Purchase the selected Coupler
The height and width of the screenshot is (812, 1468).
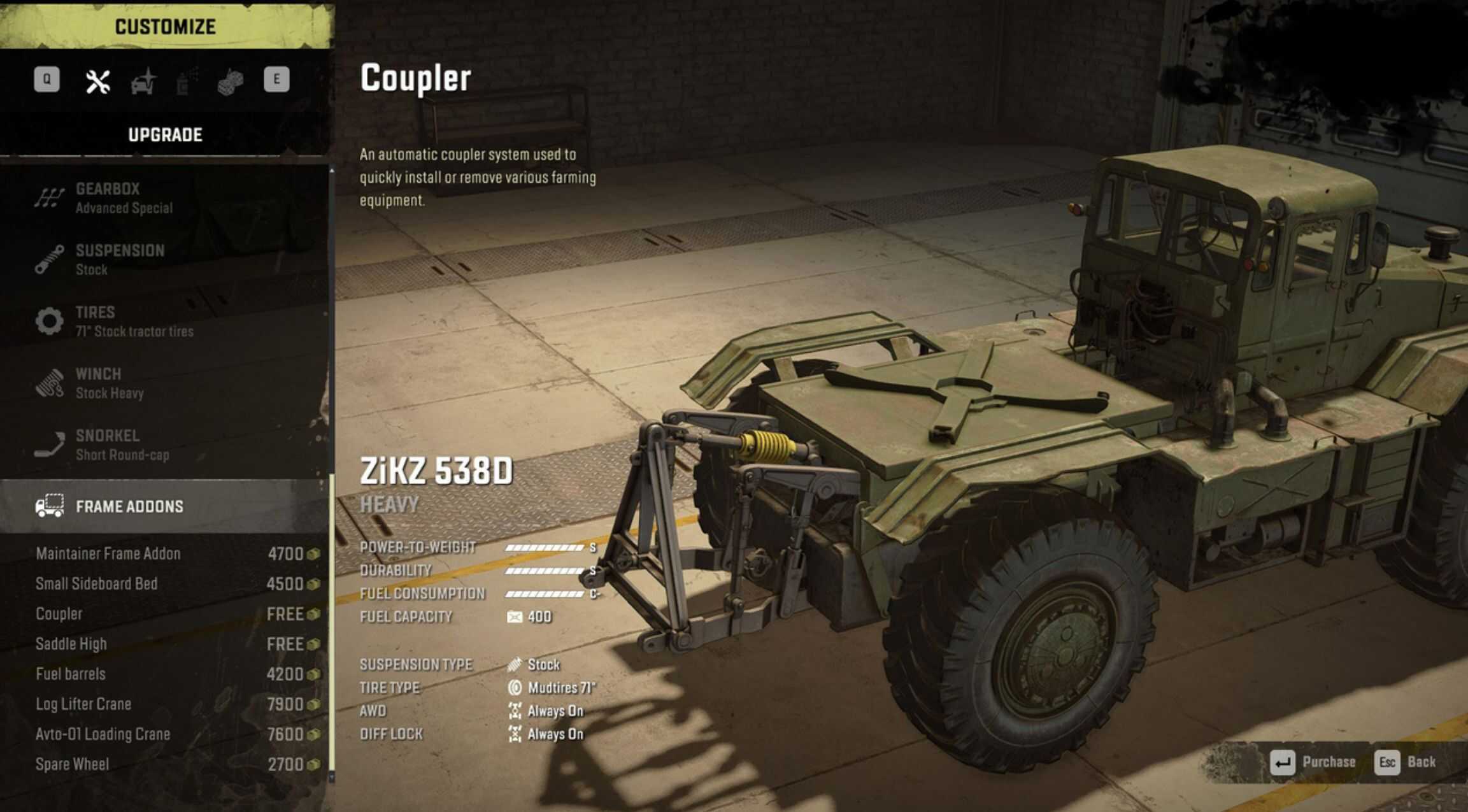tap(1313, 762)
